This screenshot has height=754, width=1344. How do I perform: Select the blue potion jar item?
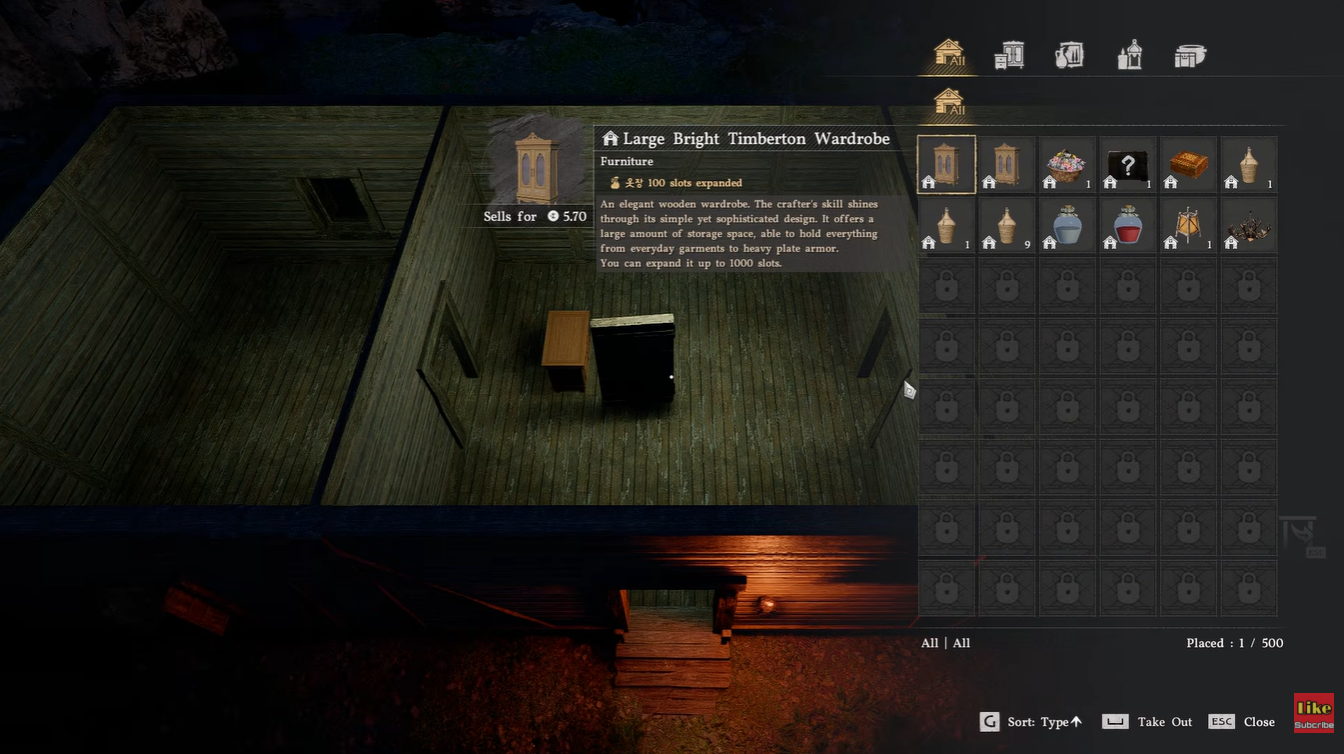tap(1067, 224)
